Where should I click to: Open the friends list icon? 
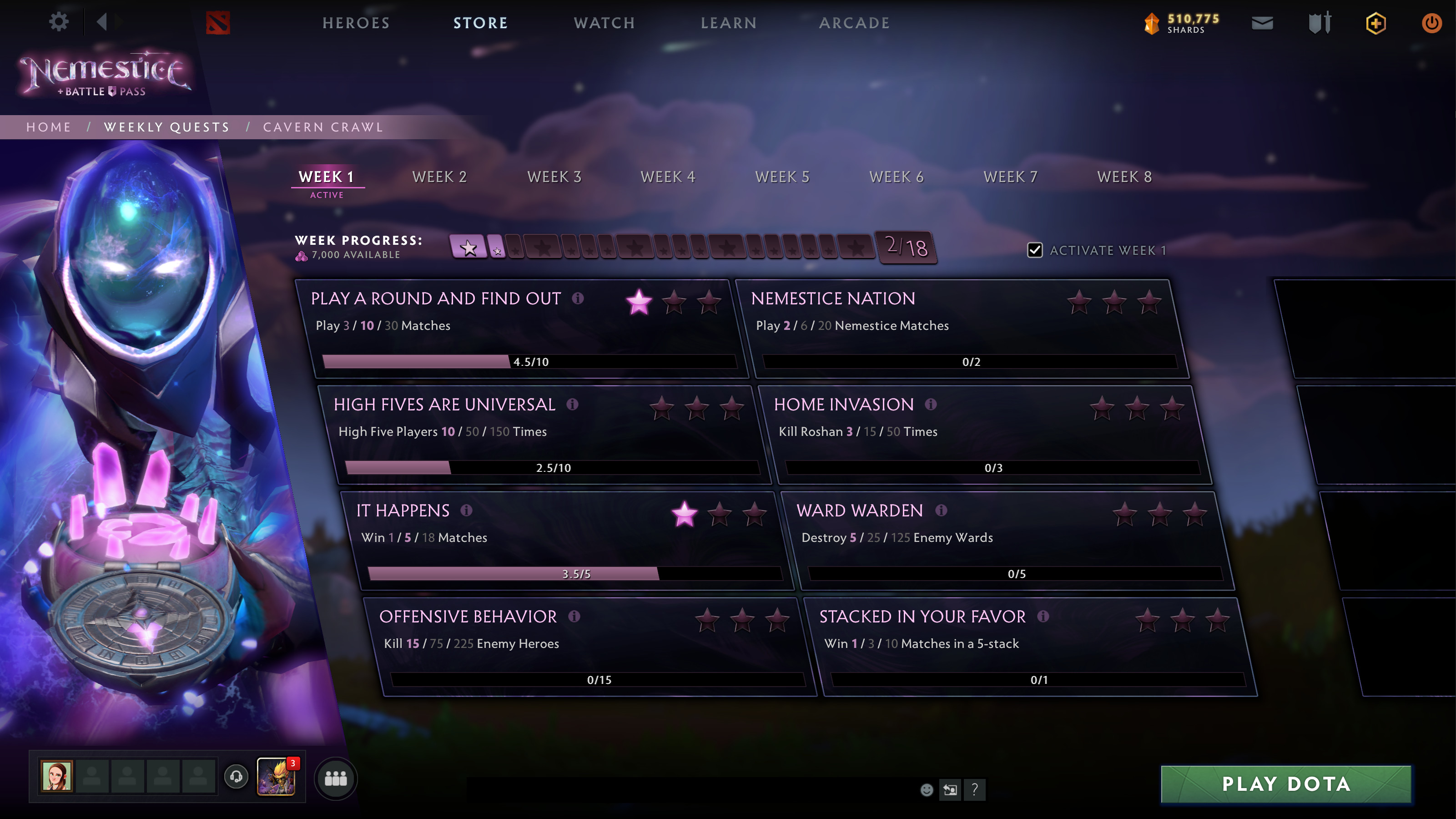coord(335,779)
